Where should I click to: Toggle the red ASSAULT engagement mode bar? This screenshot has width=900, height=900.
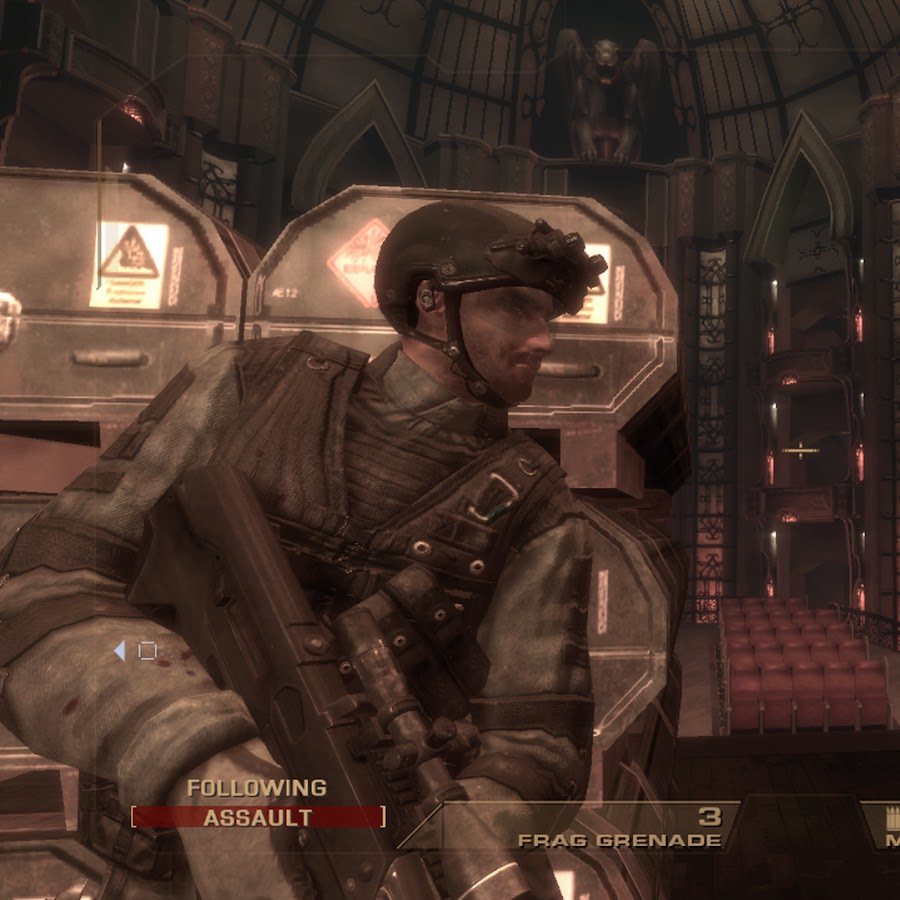[258, 817]
